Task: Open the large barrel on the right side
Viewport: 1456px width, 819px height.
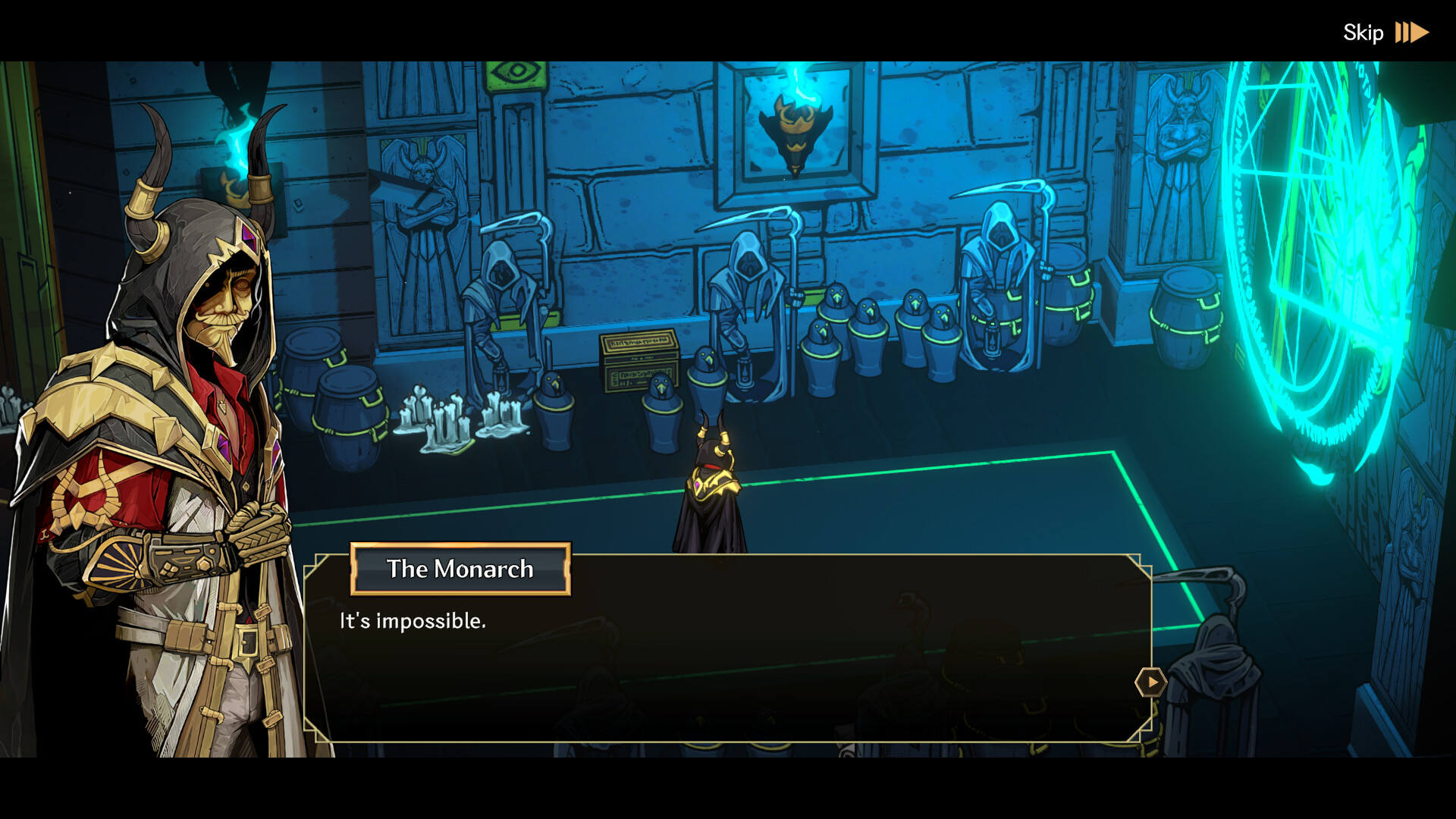Action: tap(1187, 318)
